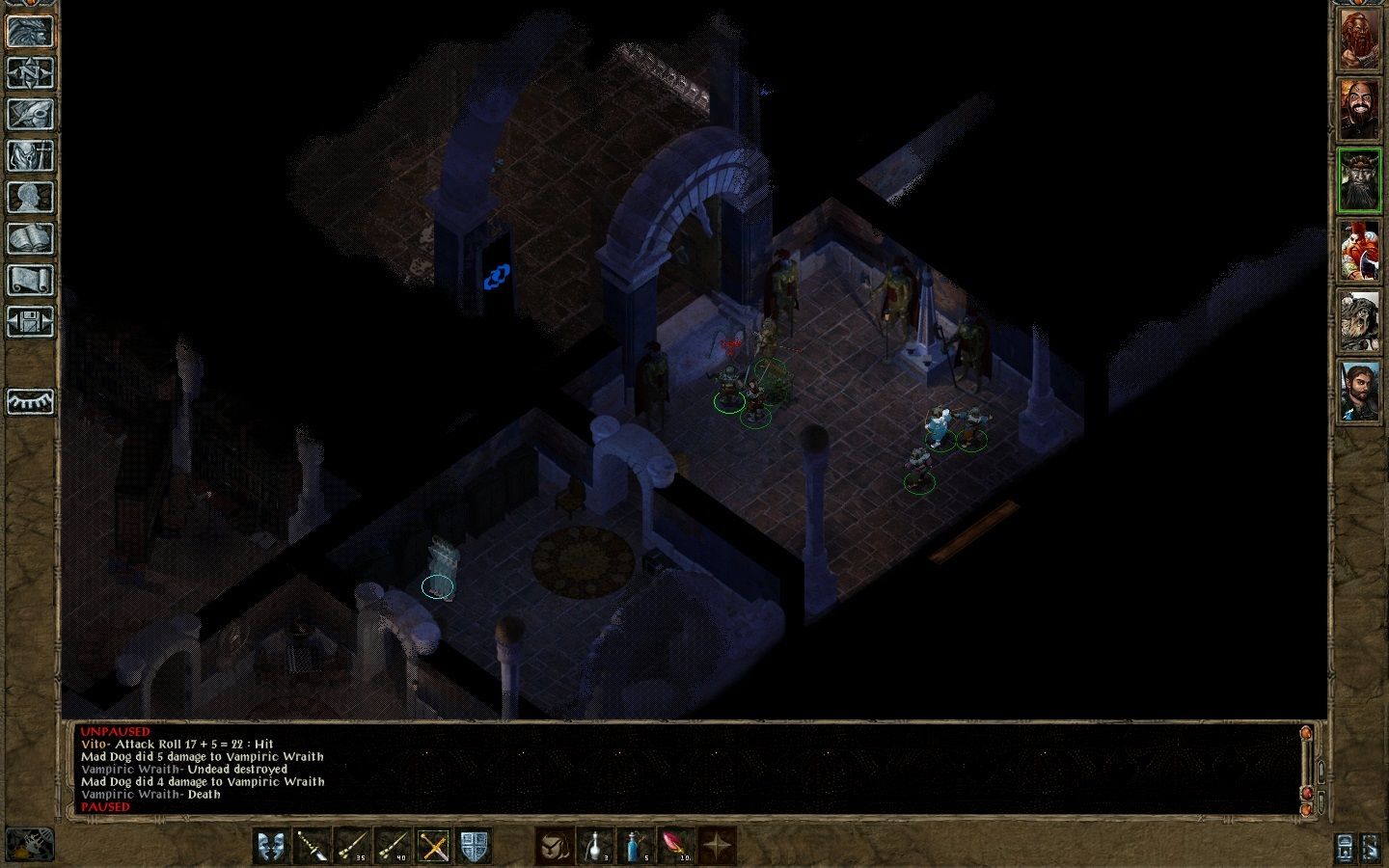Open the priest scroll button
This screenshot has height=868, width=1389.
point(30,280)
